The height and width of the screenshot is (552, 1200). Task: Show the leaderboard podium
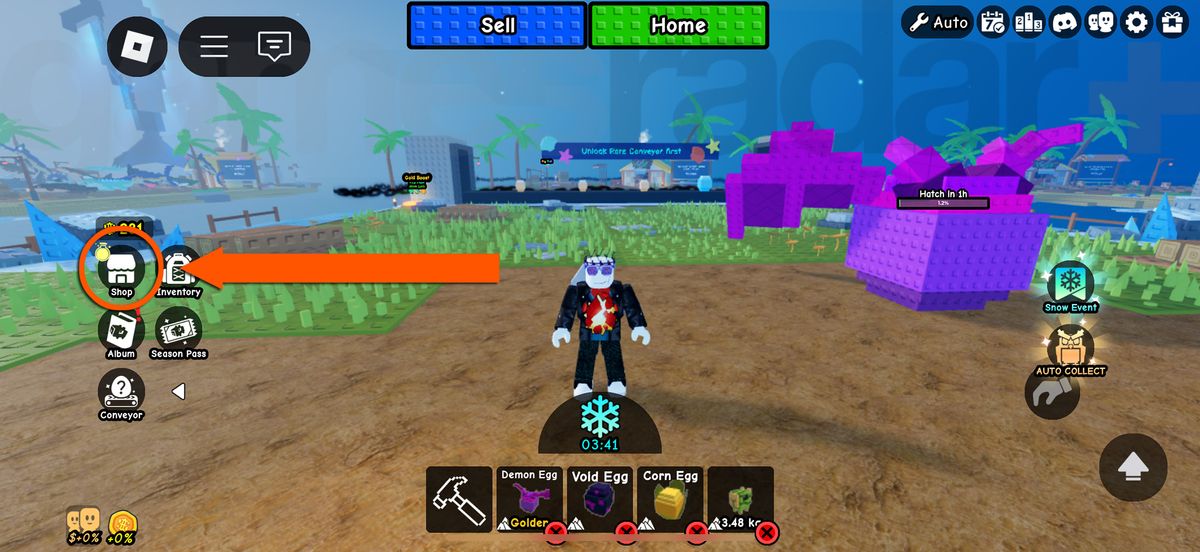tap(1030, 22)
